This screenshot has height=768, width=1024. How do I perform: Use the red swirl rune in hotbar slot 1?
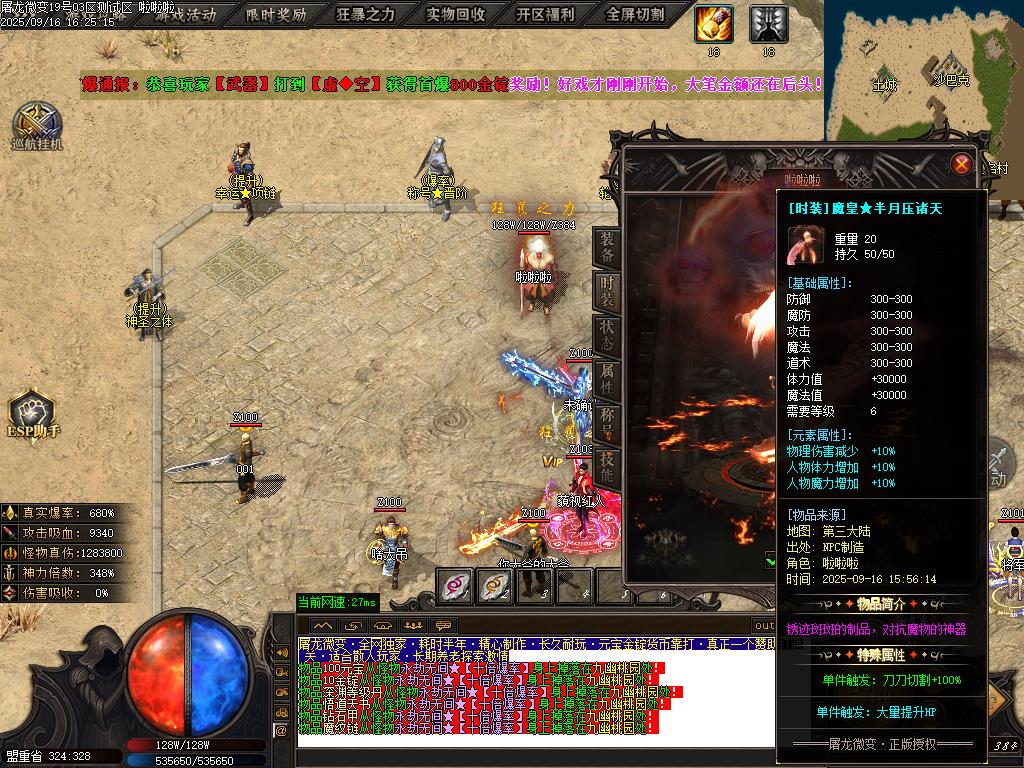pyautogui.click(x=455, y=586)
